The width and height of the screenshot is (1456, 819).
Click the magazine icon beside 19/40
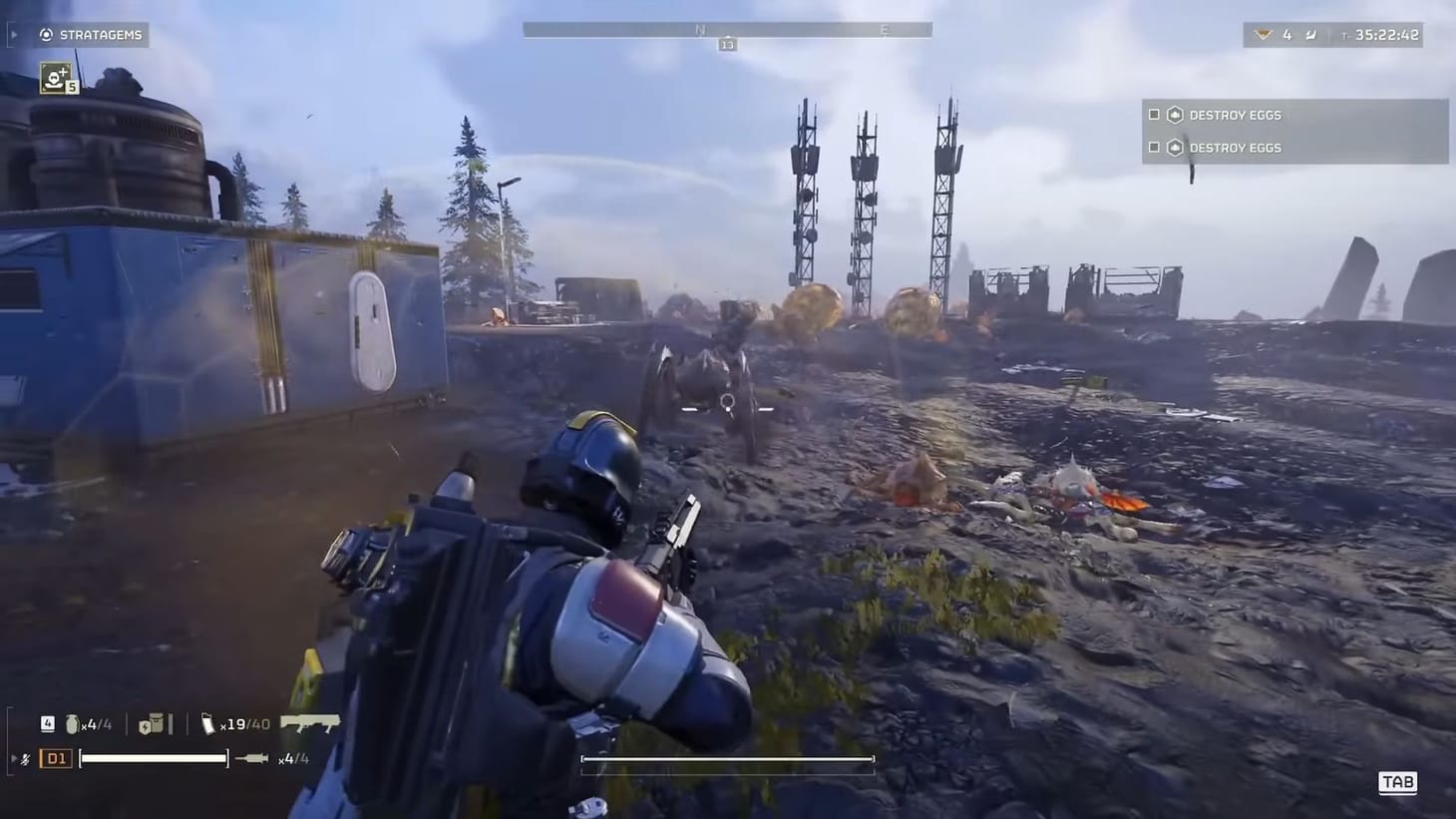click(207, 723)
